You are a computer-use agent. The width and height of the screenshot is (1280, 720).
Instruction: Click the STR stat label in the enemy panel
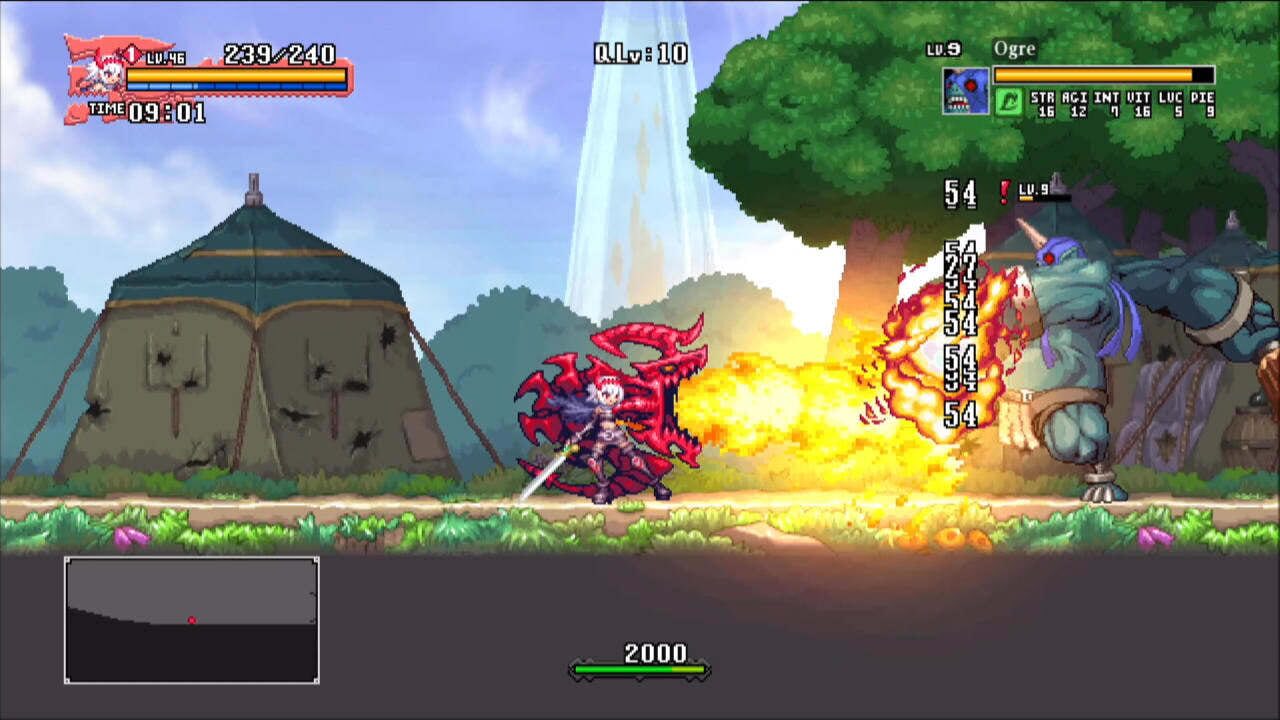[1043, 97]
